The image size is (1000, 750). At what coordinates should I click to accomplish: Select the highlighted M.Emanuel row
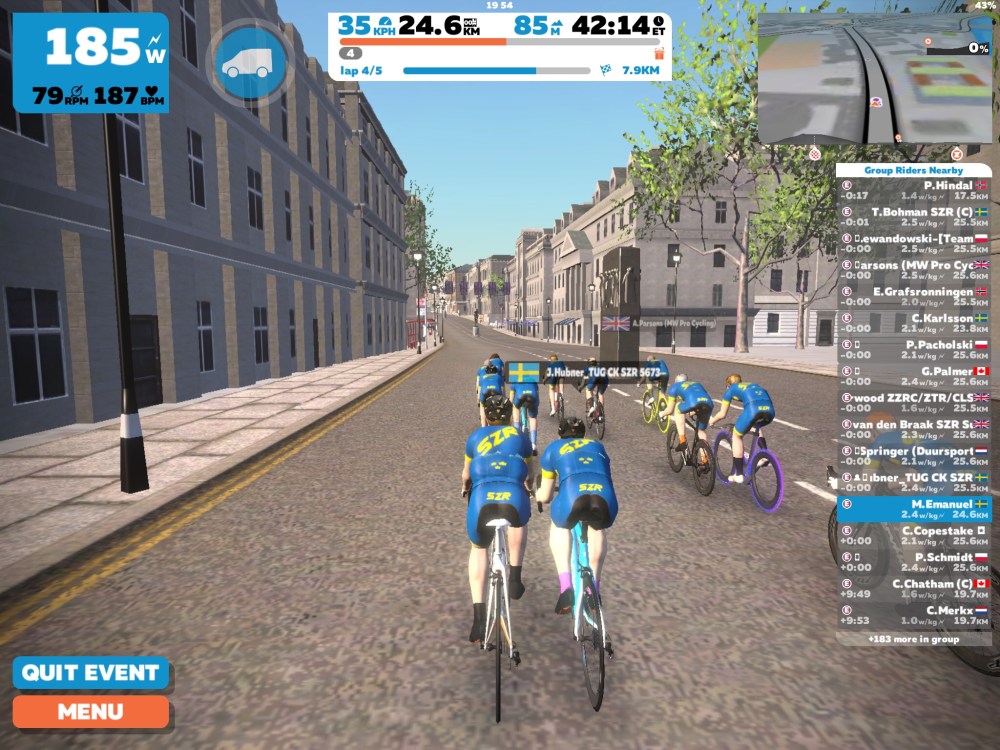(913, 509)
